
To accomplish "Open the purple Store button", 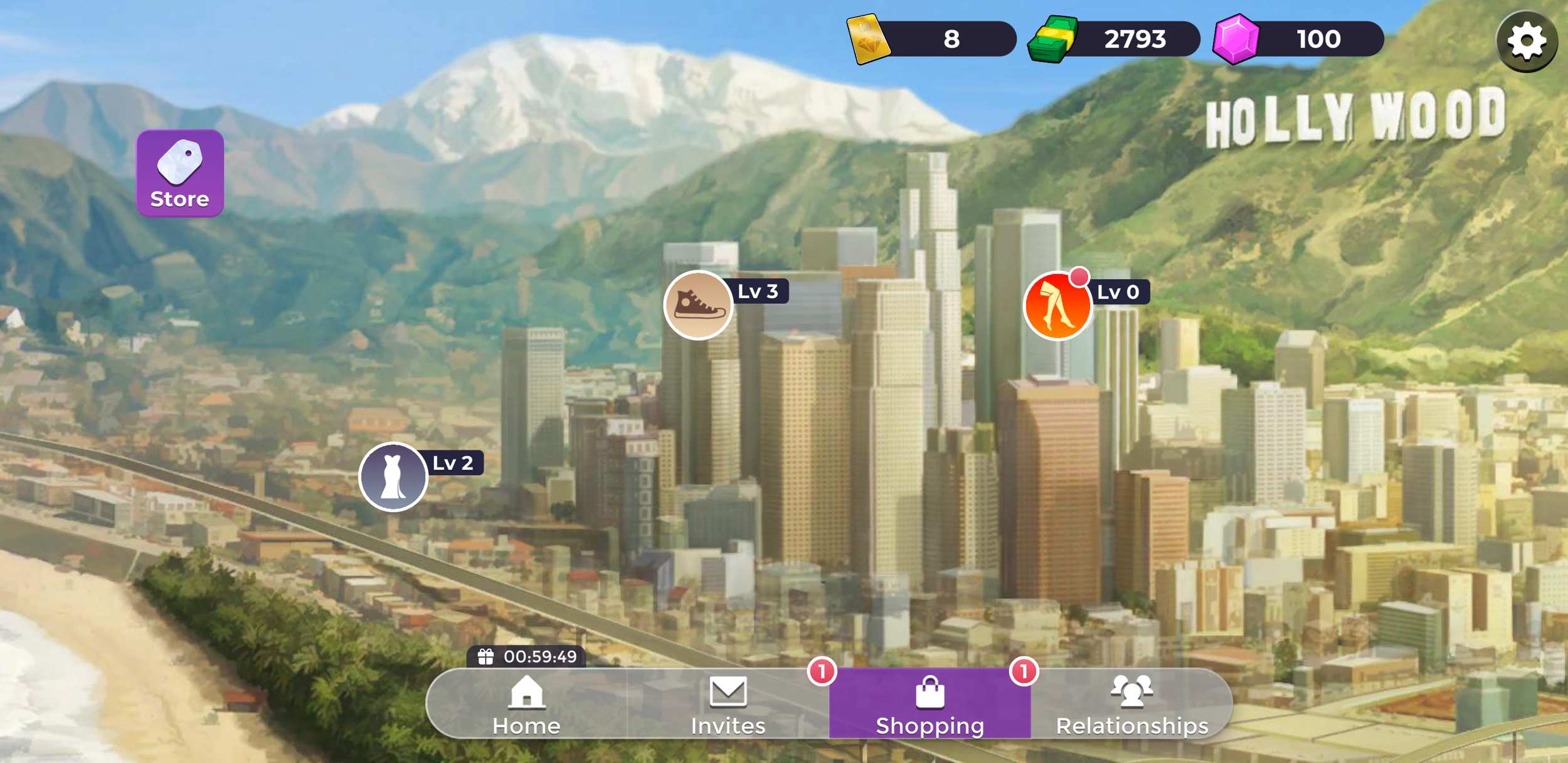I will point(180,173).
